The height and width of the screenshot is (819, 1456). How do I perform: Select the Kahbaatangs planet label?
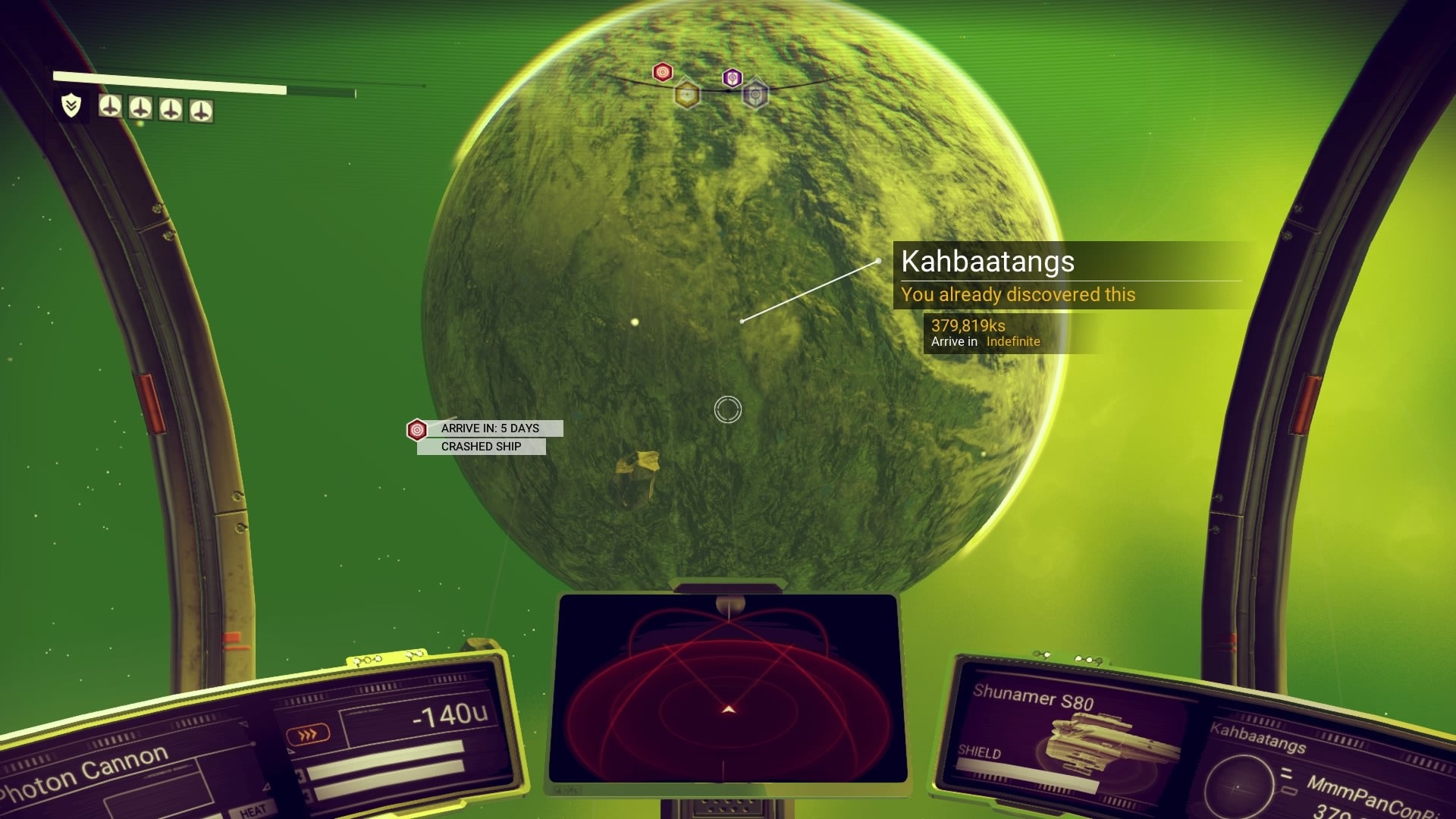[987, 262]
